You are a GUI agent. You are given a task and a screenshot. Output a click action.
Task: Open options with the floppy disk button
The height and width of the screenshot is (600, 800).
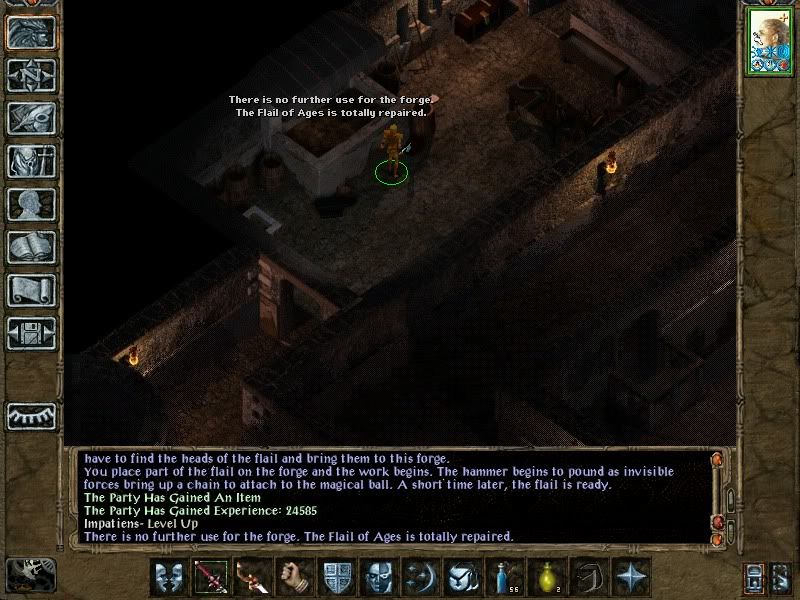(31, 333)
